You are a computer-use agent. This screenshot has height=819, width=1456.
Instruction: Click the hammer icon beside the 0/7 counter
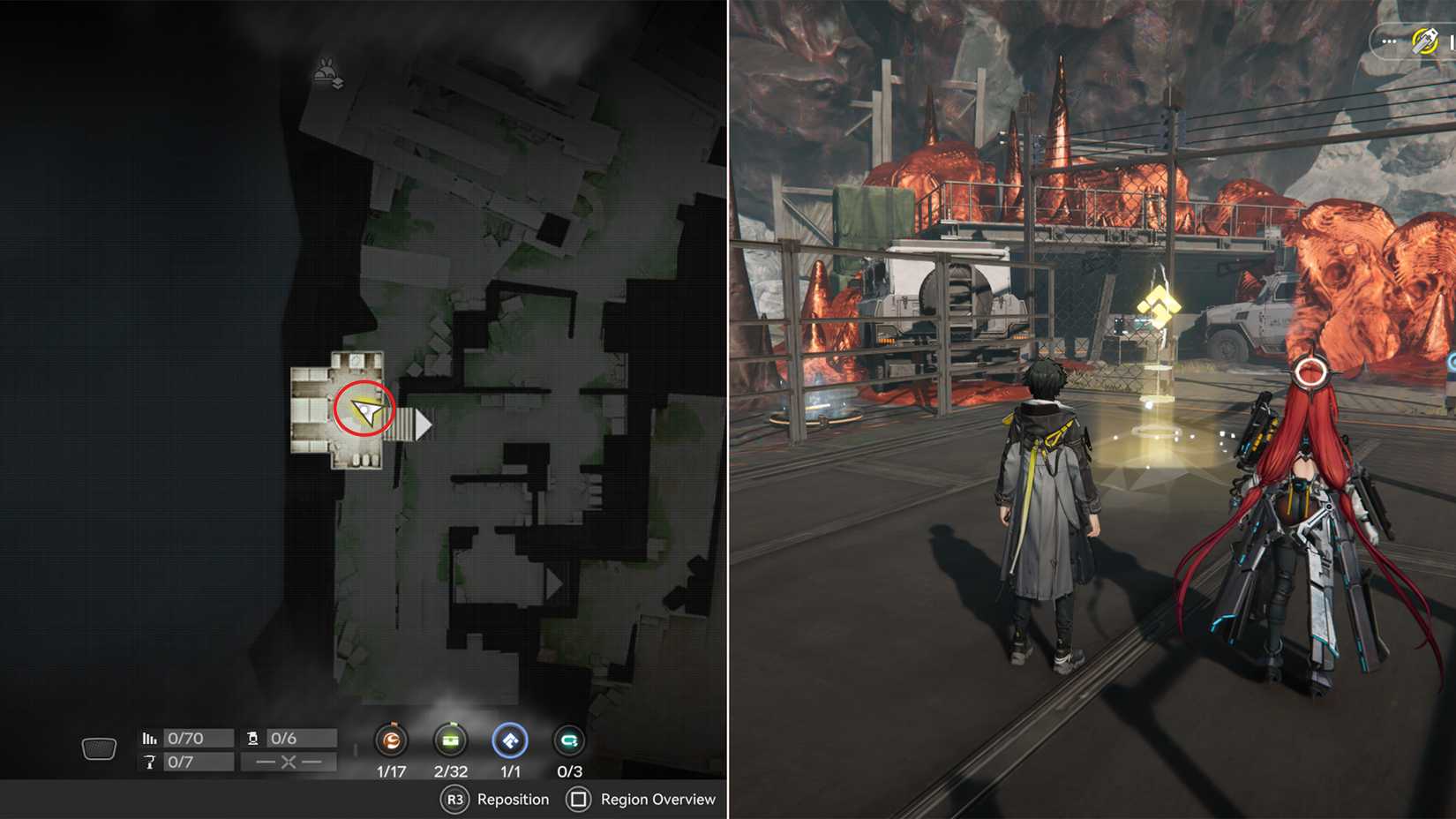click(150, 761)
